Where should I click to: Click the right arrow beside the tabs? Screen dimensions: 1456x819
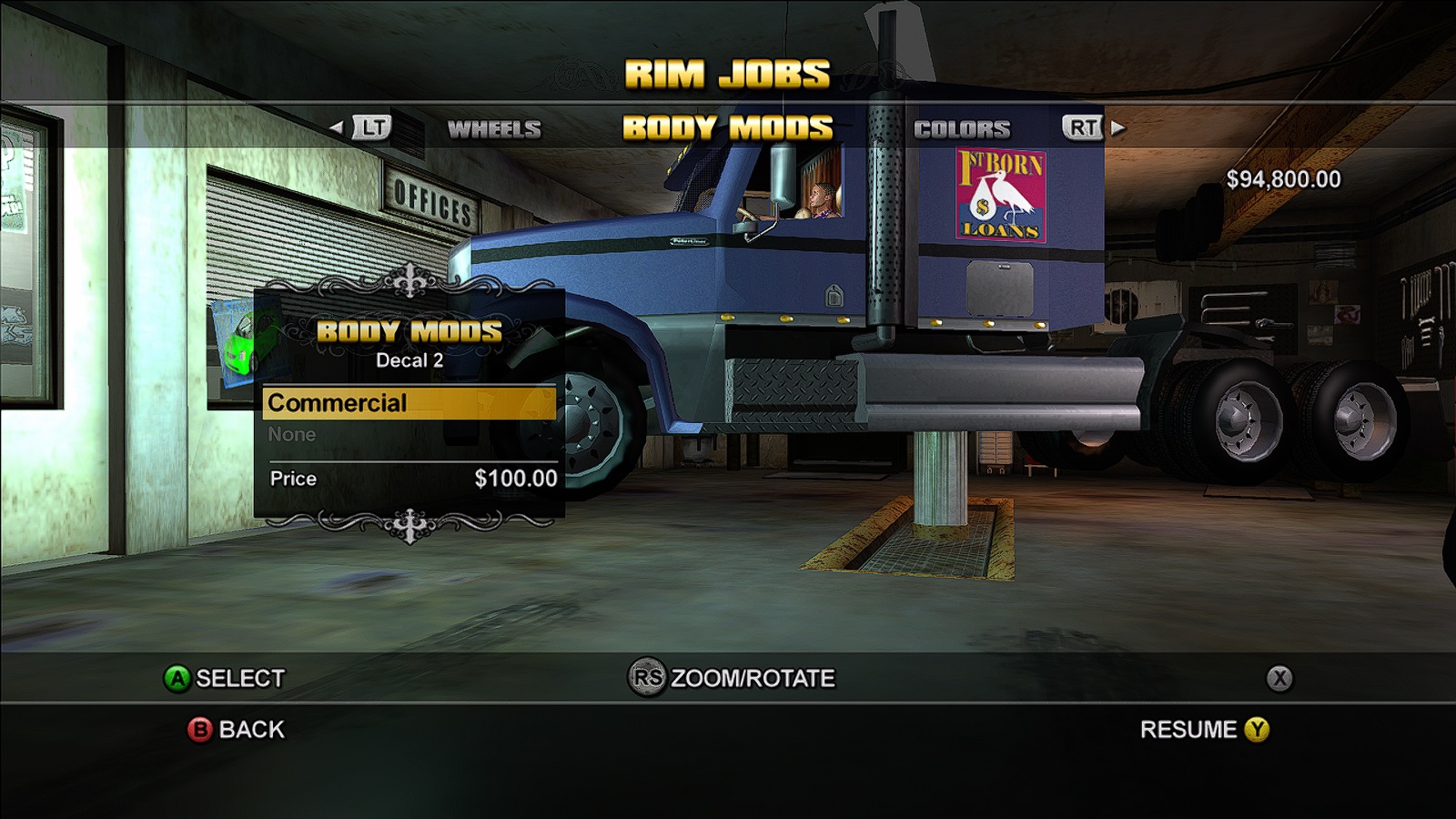click(x=1119, y=128)
